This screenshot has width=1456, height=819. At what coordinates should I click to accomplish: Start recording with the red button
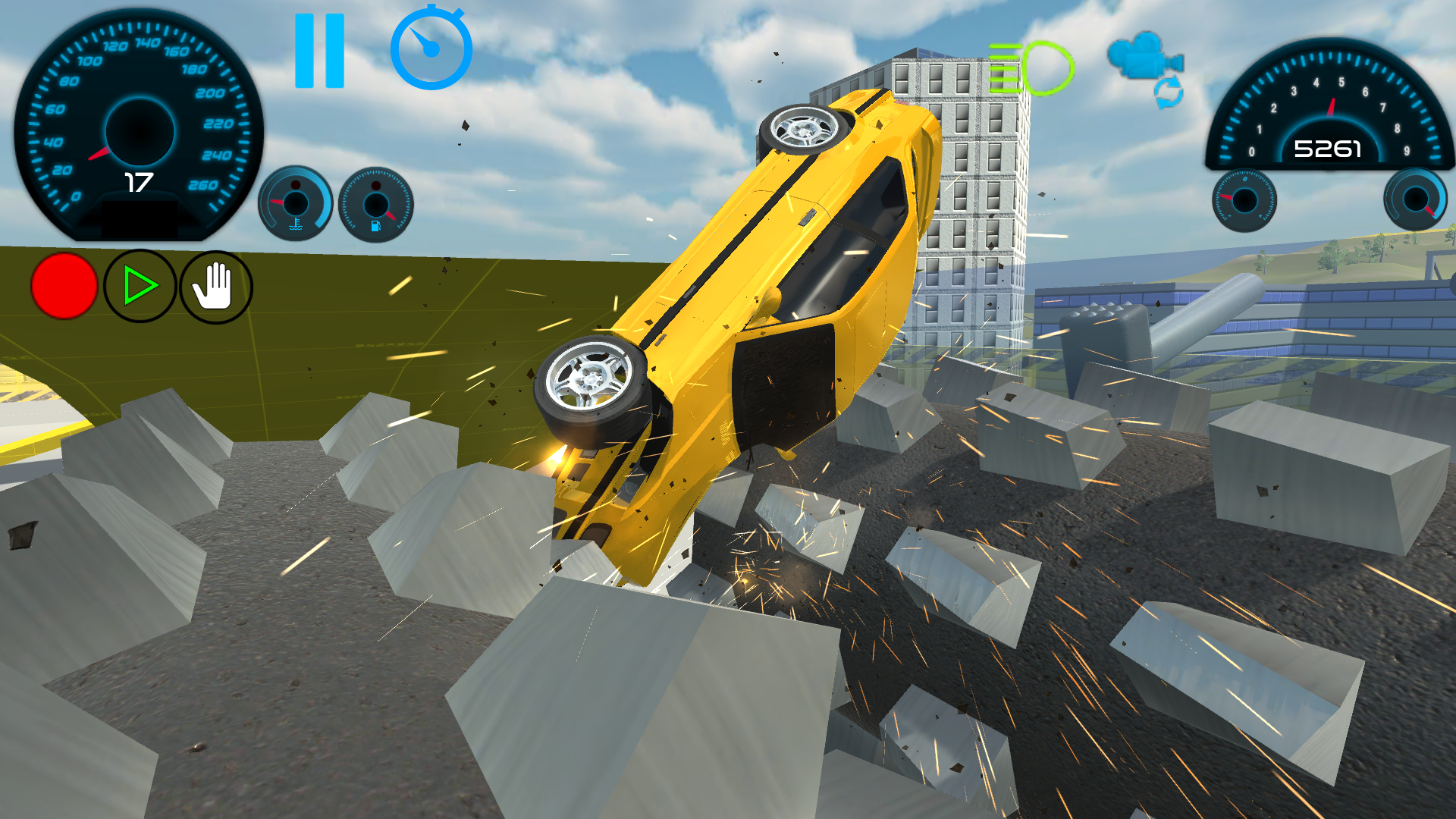(63, 286)
